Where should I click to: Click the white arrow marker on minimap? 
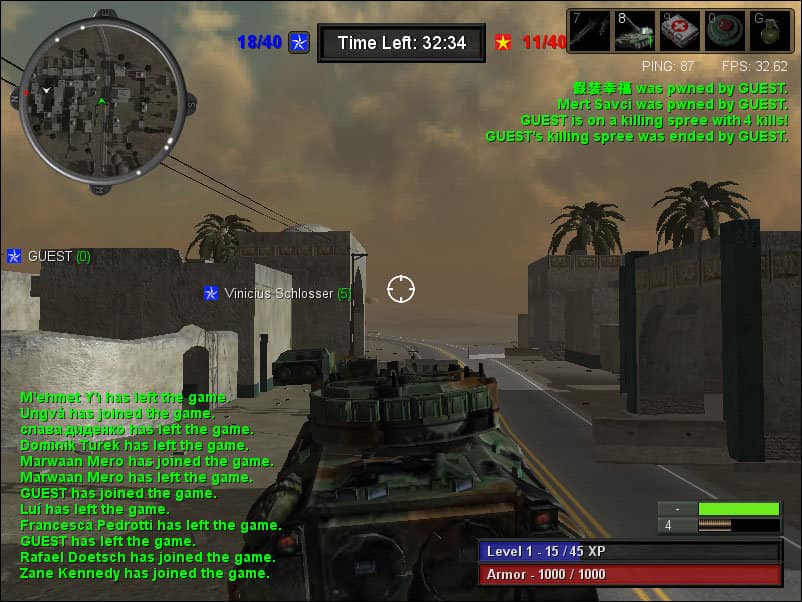pyautogui.click(x=46, y=91)
